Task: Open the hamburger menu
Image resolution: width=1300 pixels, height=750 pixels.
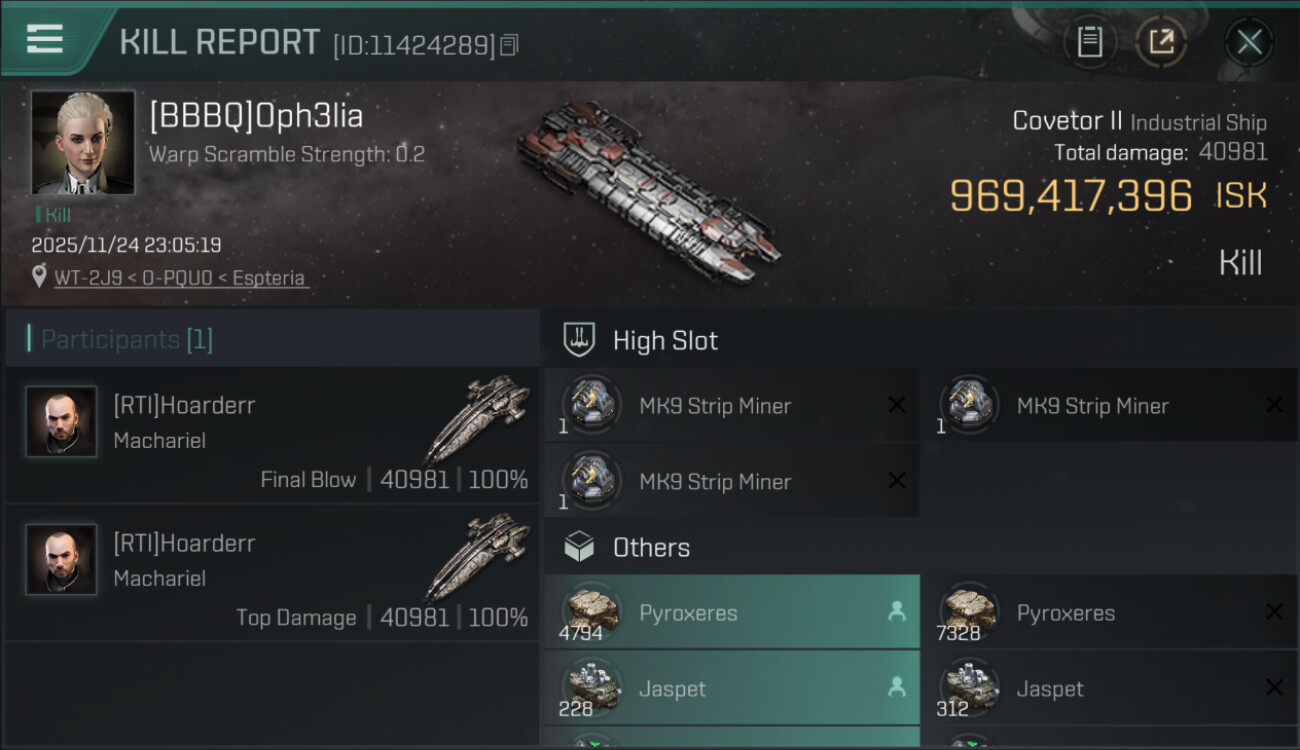Action: (x=45, y=39)
